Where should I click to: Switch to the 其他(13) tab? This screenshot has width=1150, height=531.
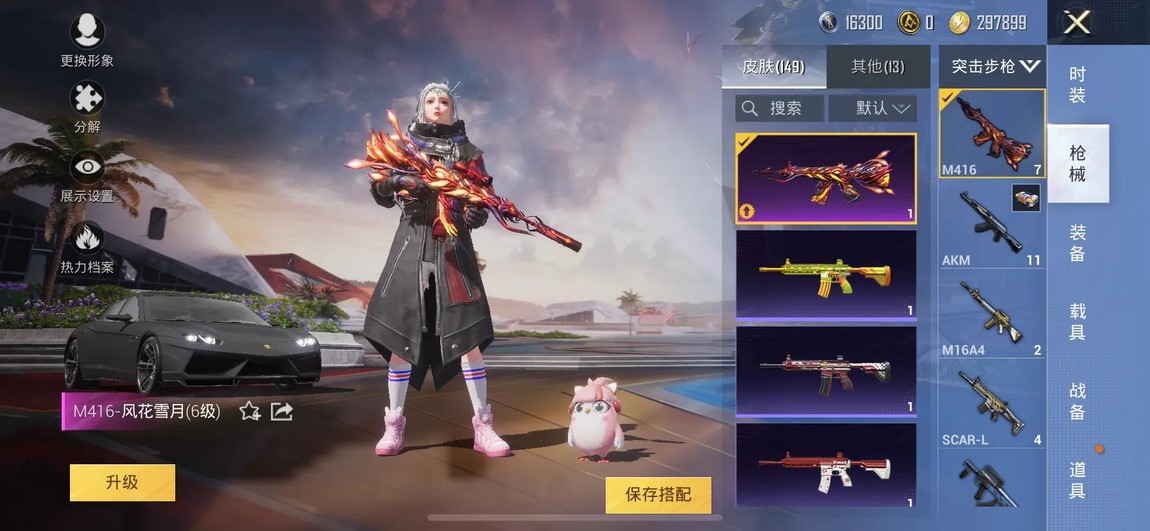point(877,67)
